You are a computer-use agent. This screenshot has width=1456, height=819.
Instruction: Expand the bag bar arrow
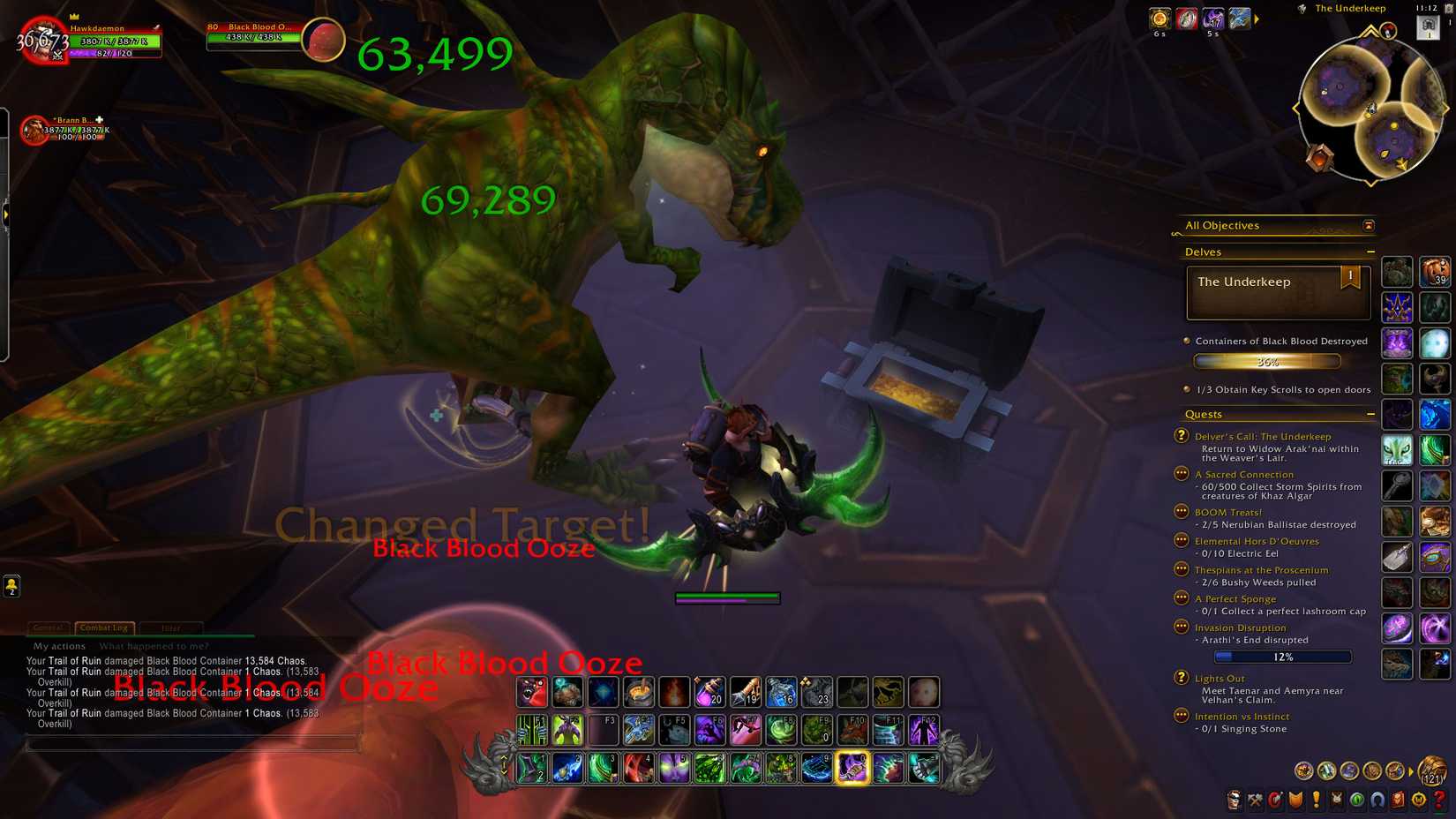(1410, 770)
